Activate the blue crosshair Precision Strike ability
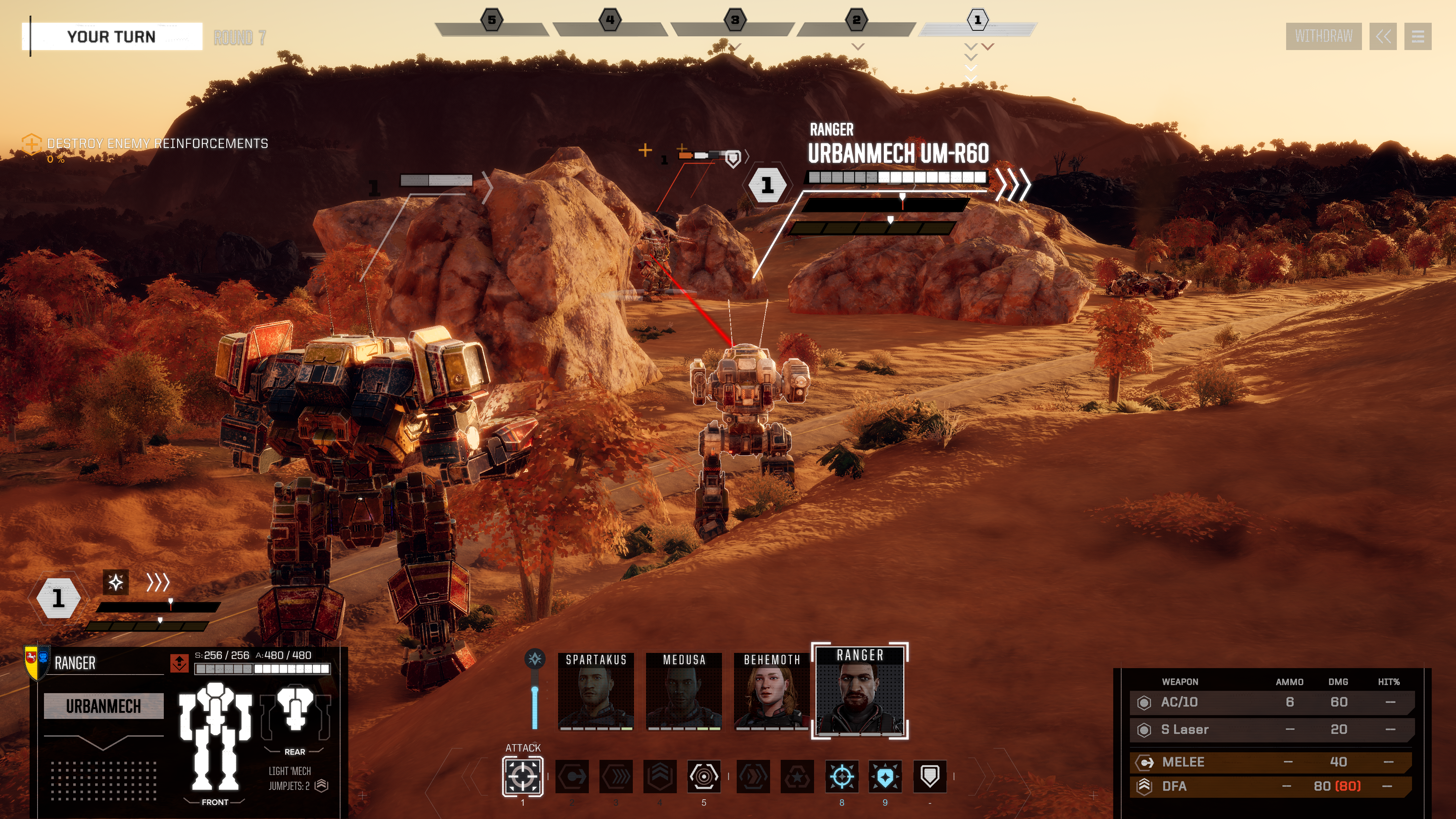This screenshot has height=819, width=1456. pos(842,777)
